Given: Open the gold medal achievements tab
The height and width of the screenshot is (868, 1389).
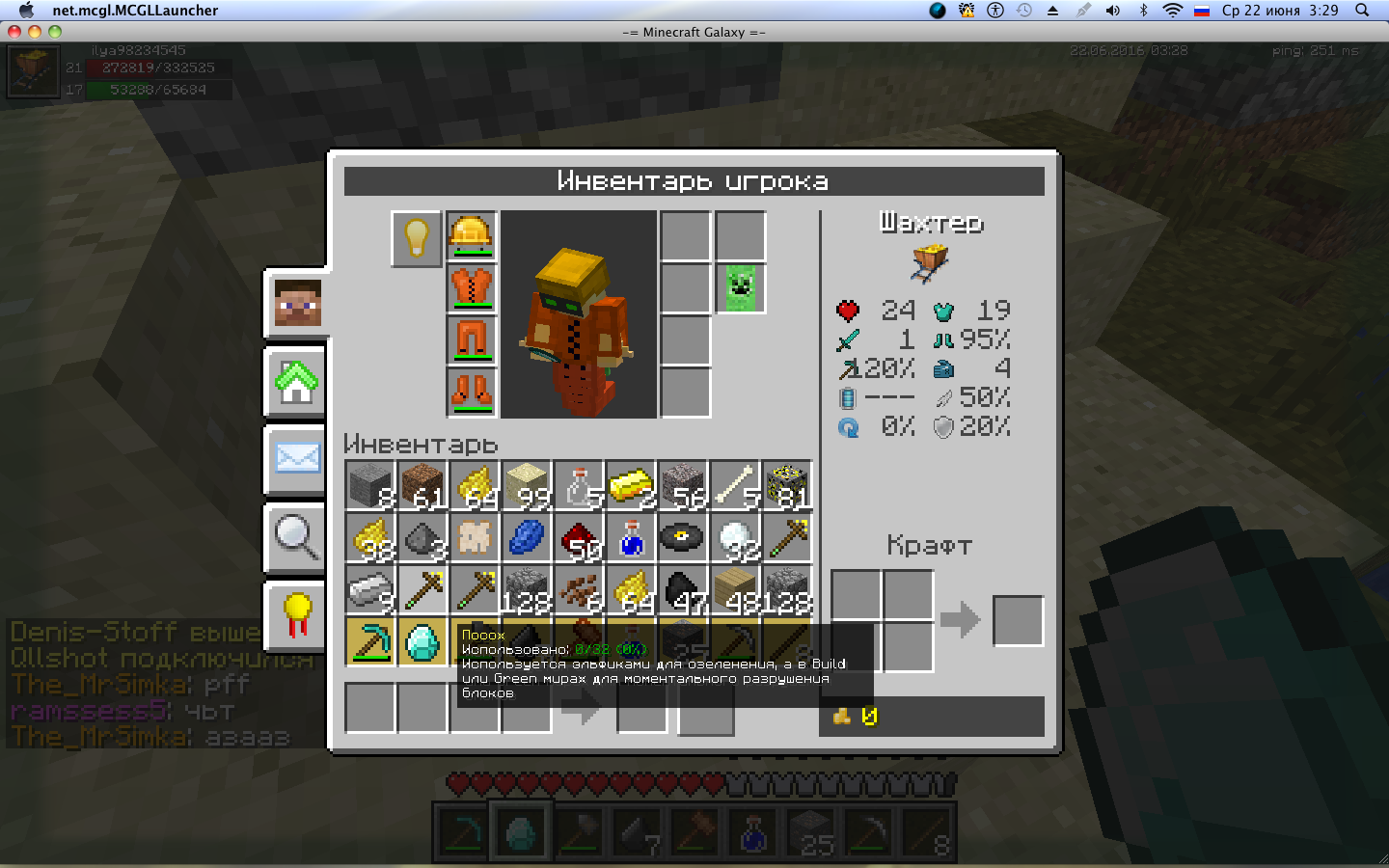Looking at the screenshot, I should [297, 614].
